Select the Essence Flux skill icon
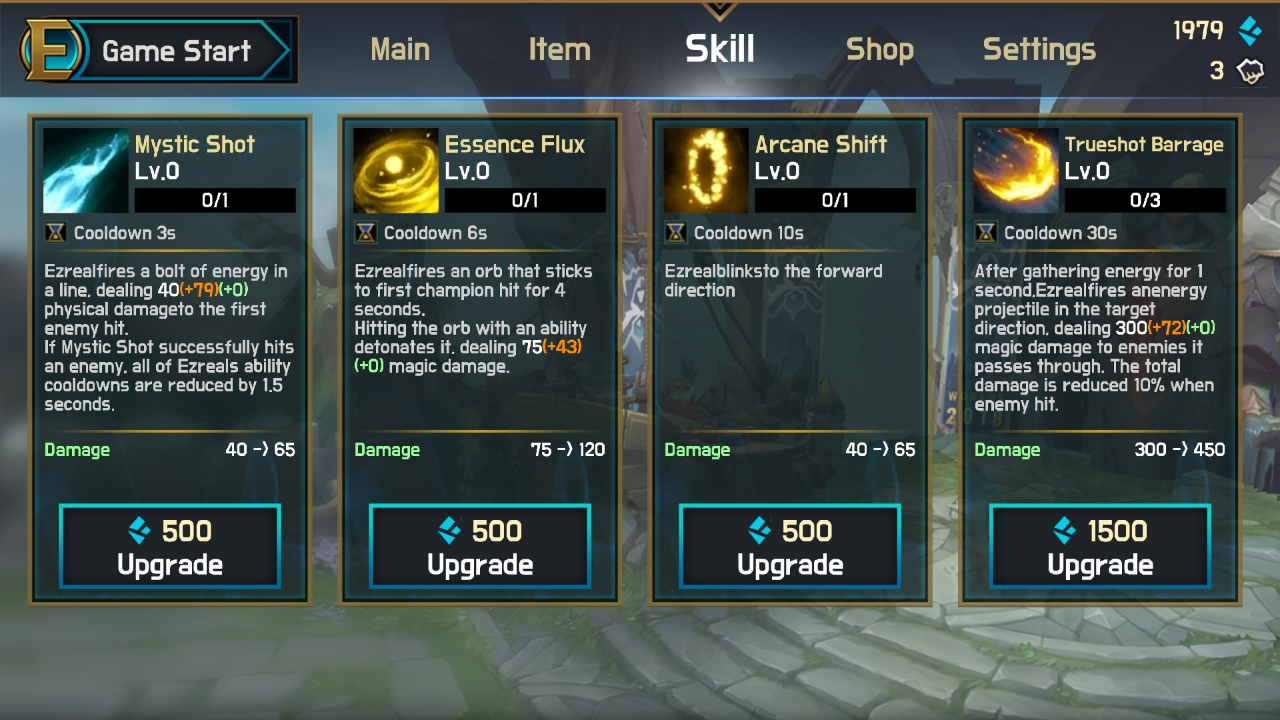The width and height of the screenshot is (1280, 720). tap(396, 170)
